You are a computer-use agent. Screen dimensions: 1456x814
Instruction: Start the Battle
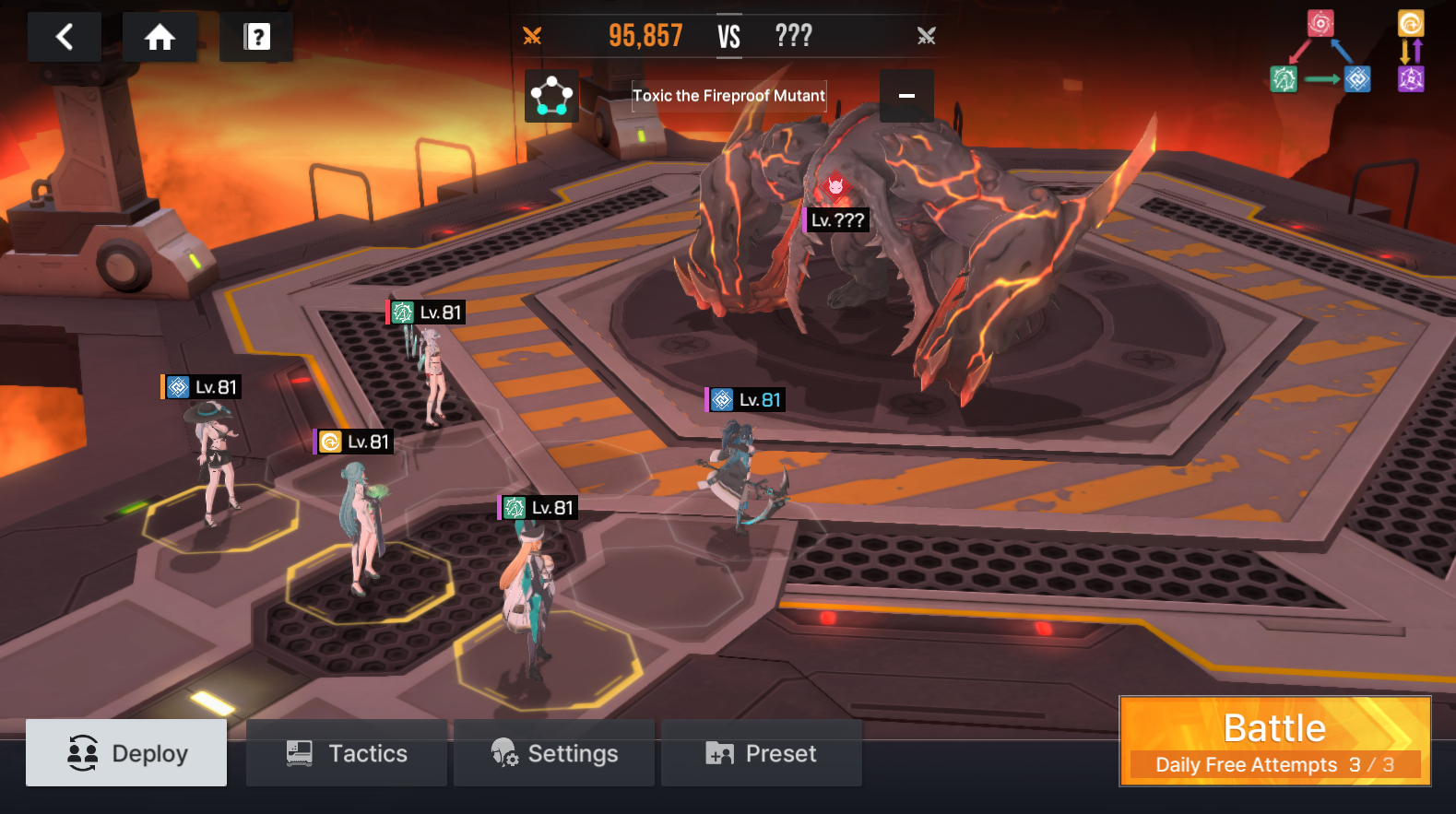[1274, 740]
